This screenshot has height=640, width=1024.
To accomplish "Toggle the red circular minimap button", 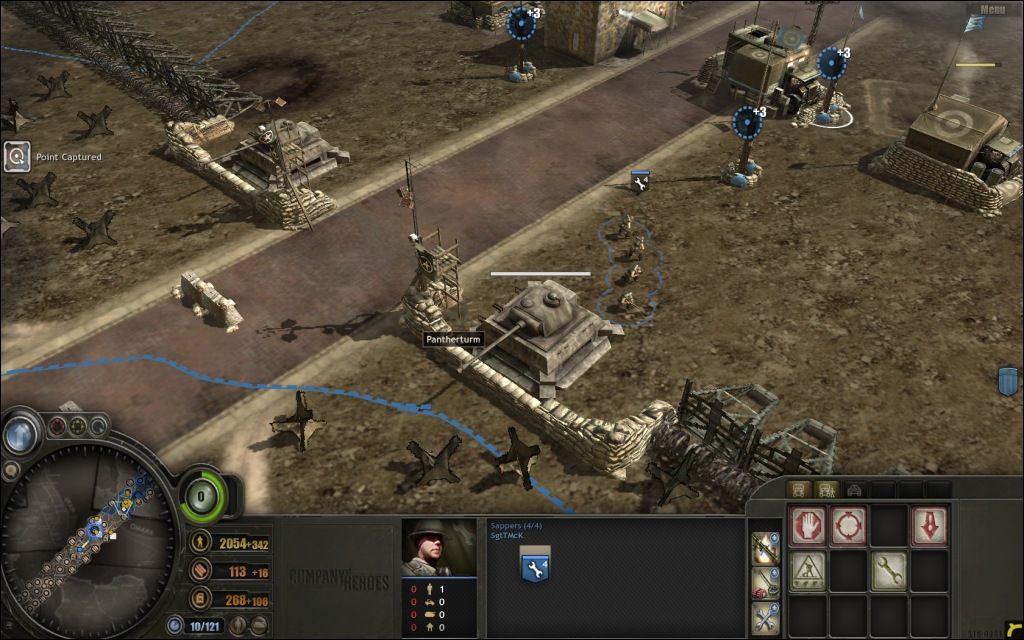I will coord(58,427).
